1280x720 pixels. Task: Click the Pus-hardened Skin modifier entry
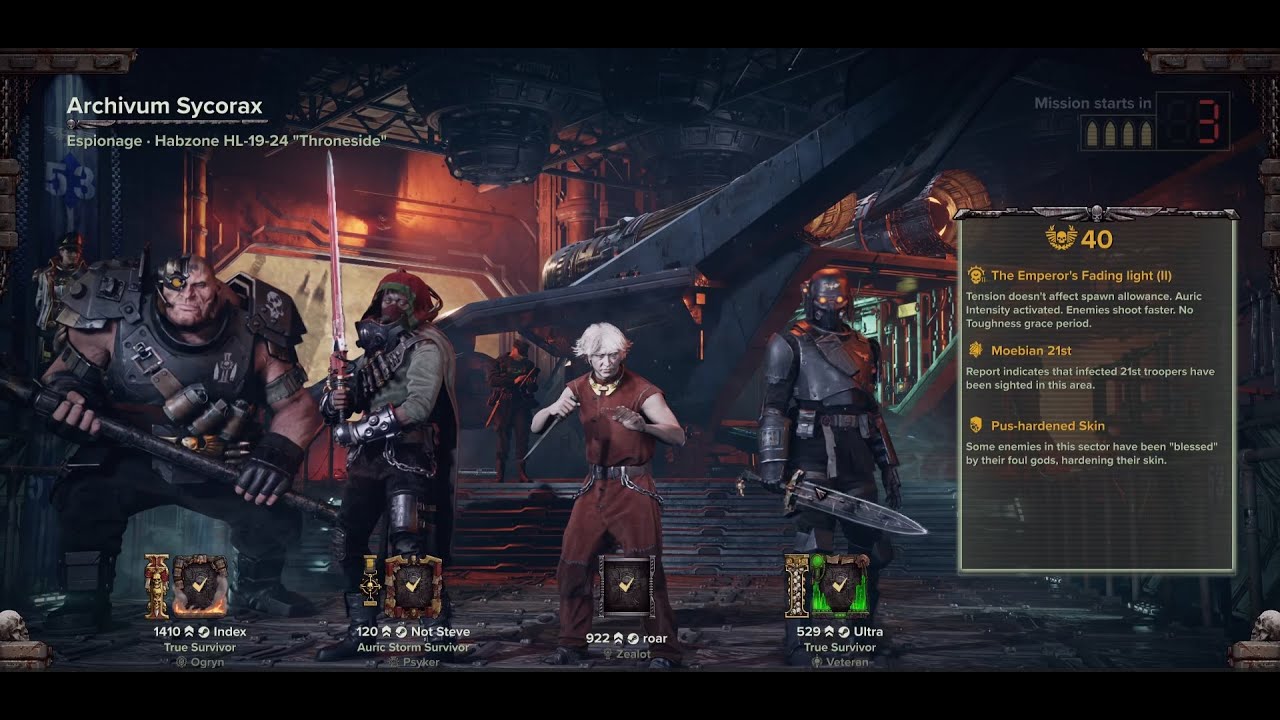(1047, 426)
